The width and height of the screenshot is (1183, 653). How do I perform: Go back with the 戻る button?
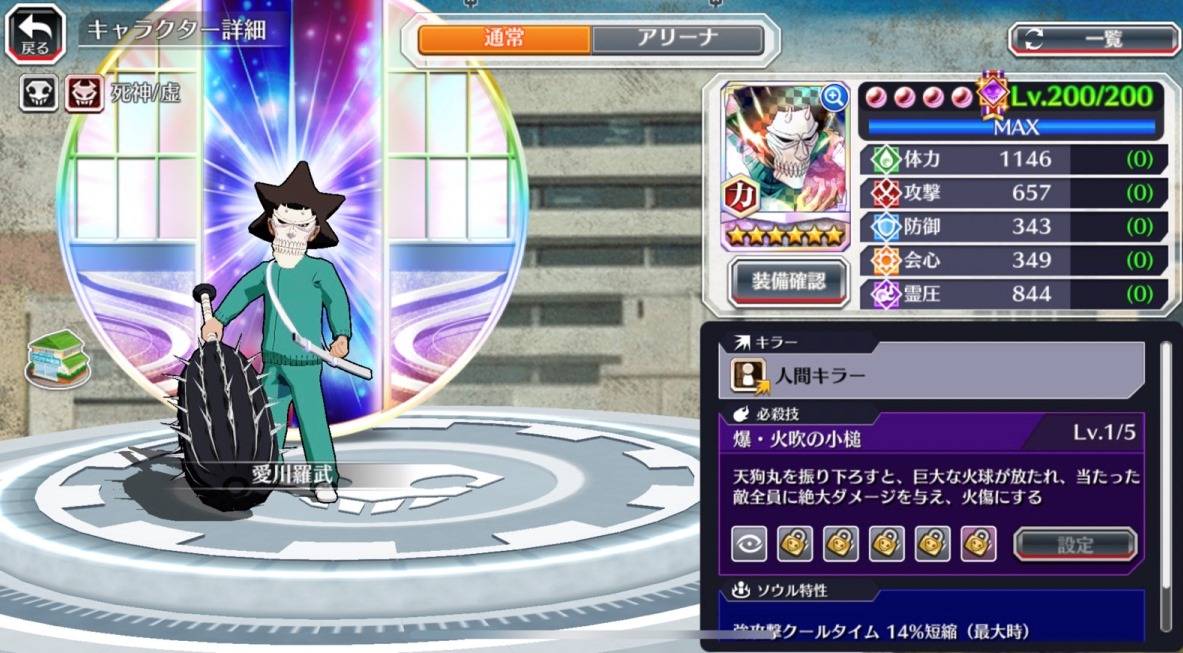pos(37,33)
